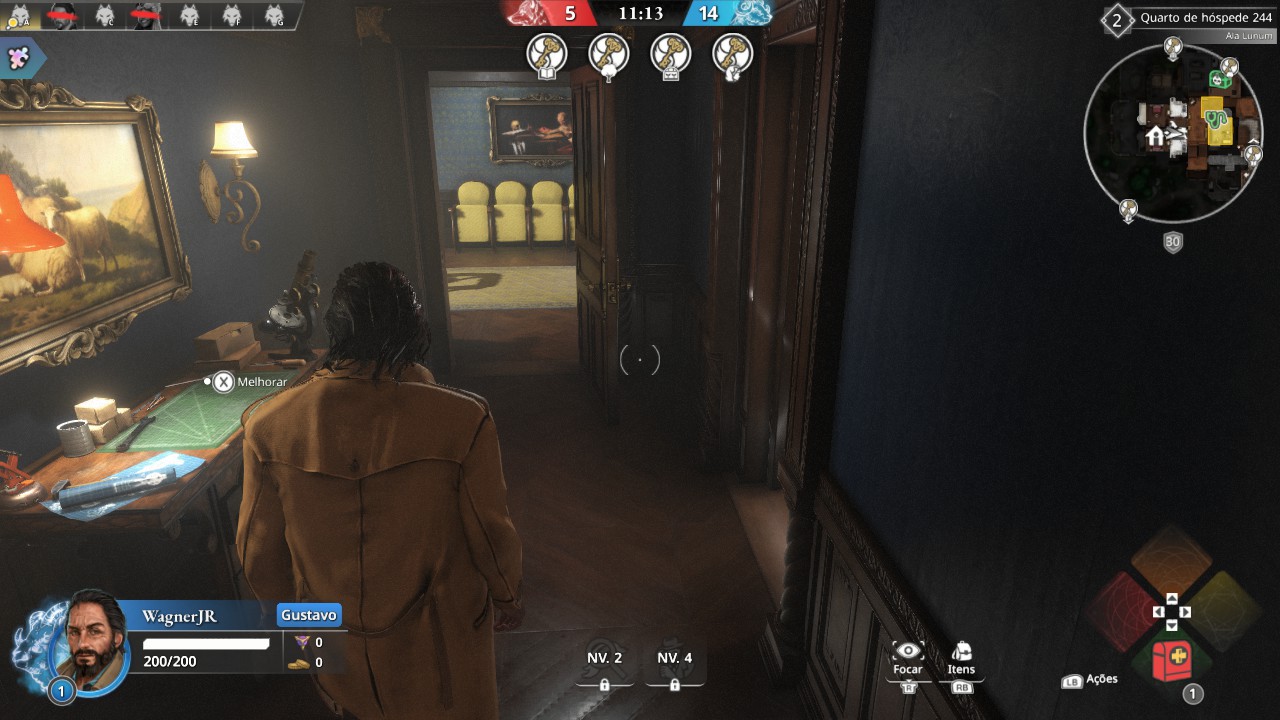
Task: Use the red medical backpack item
Action: [x=1171, y=661]
